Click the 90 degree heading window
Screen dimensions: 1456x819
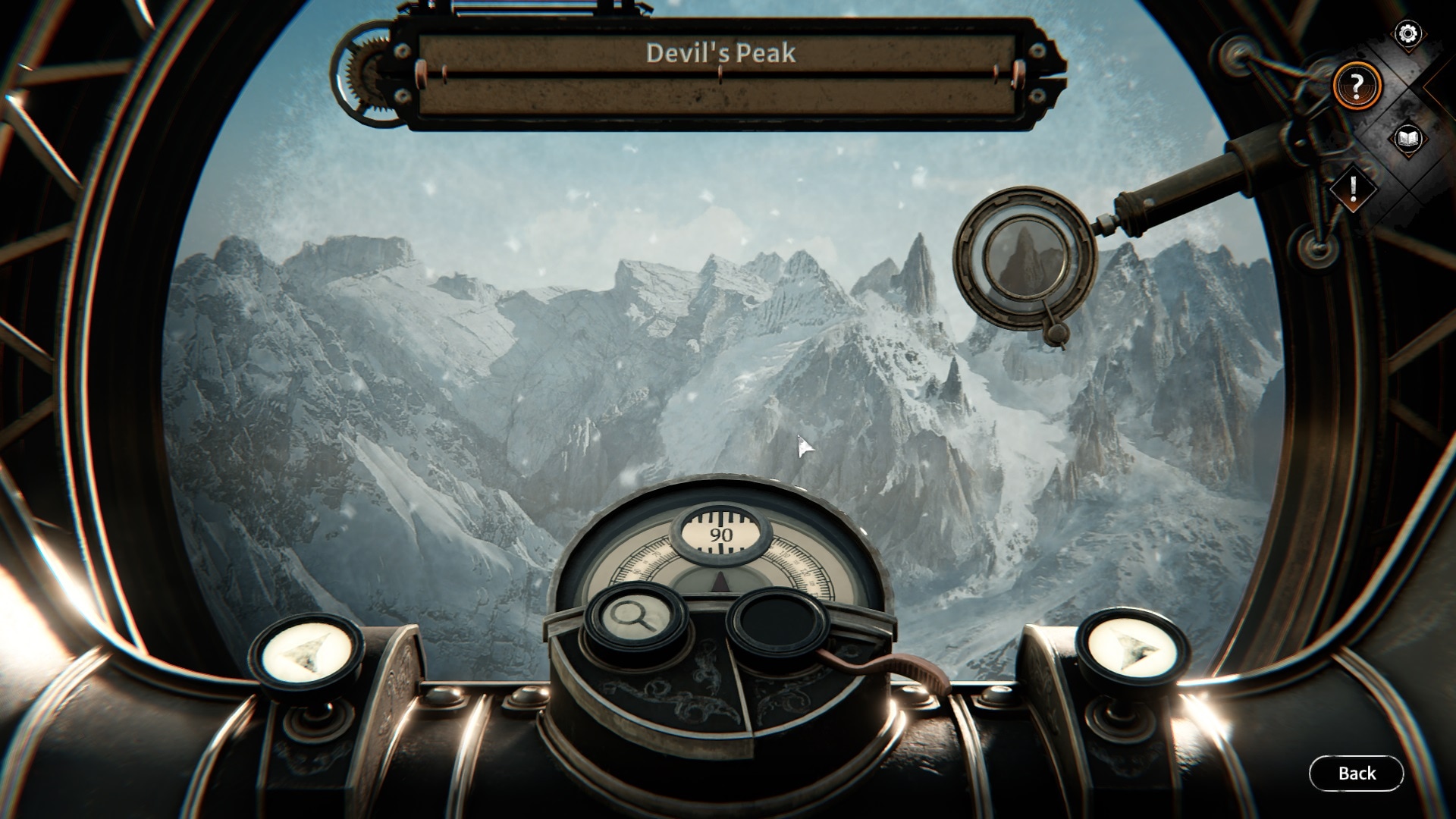(x=720, y=531)
